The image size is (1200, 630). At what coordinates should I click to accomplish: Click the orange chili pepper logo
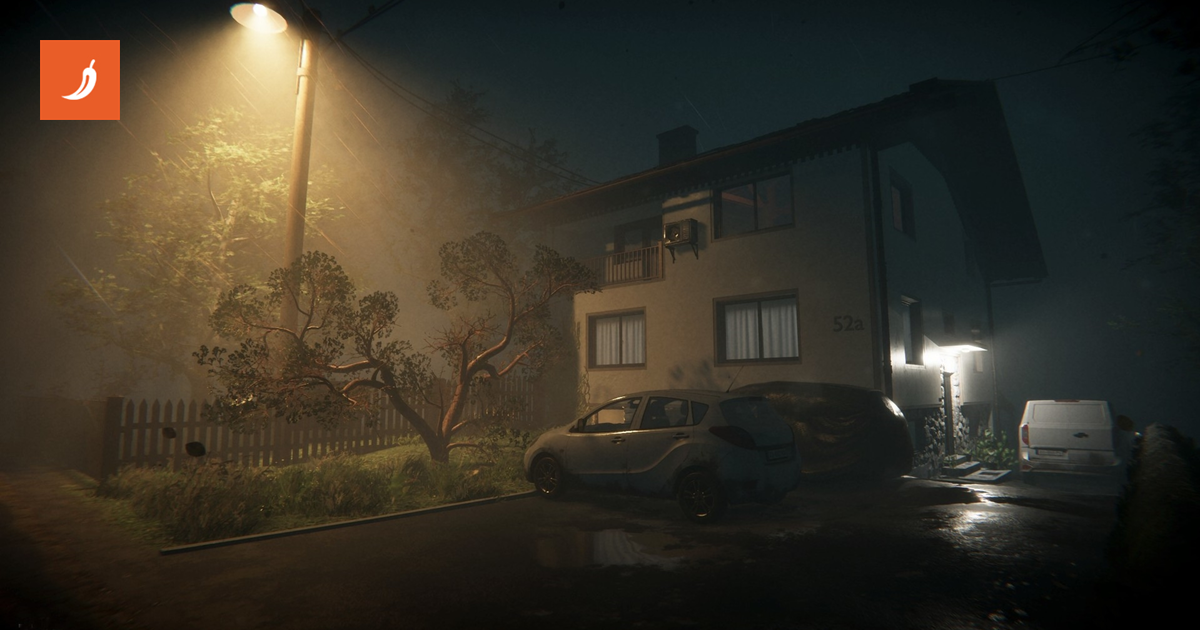click(x=80, y=80)
